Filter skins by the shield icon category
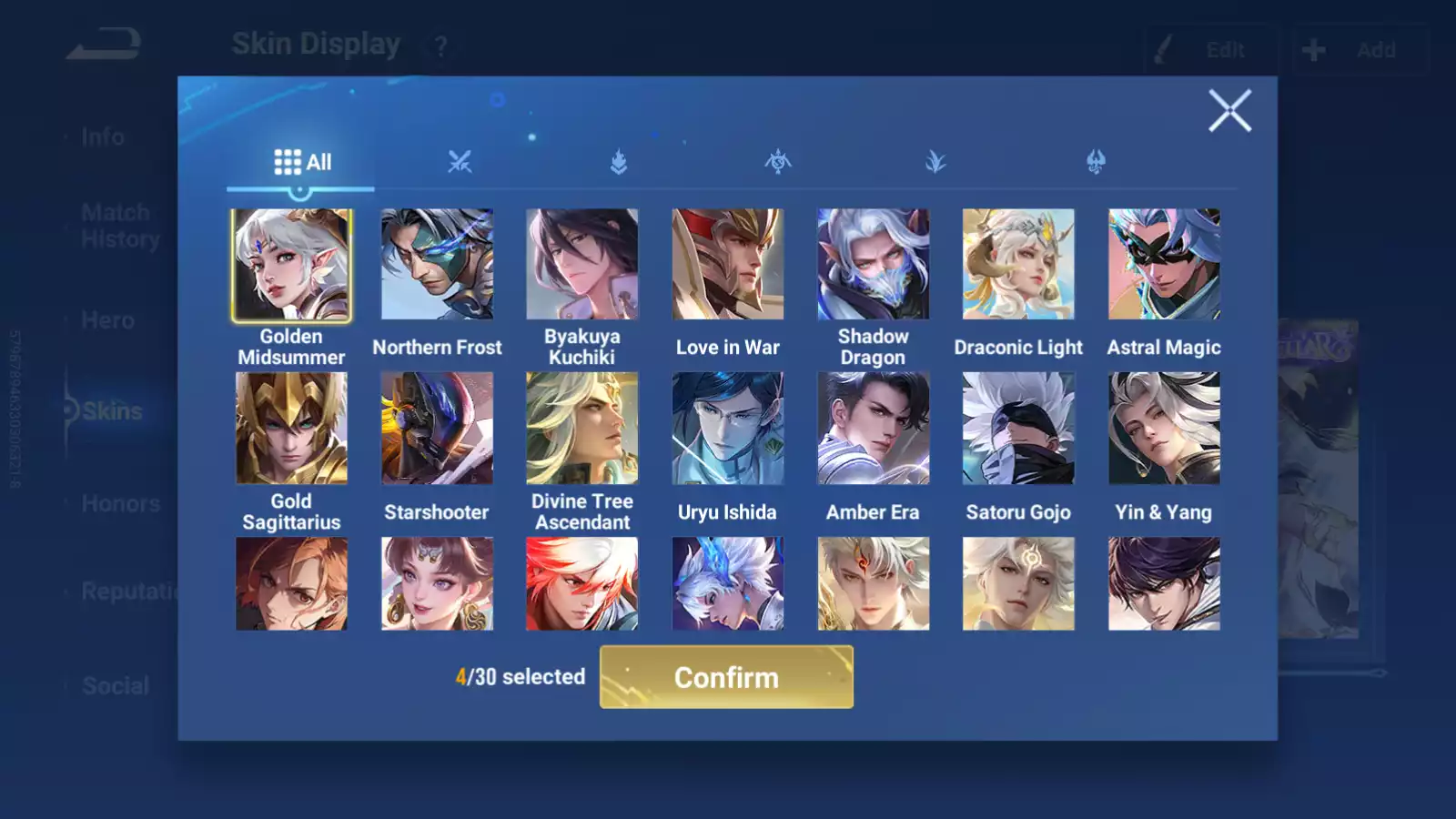 [x=1096, y=162]
